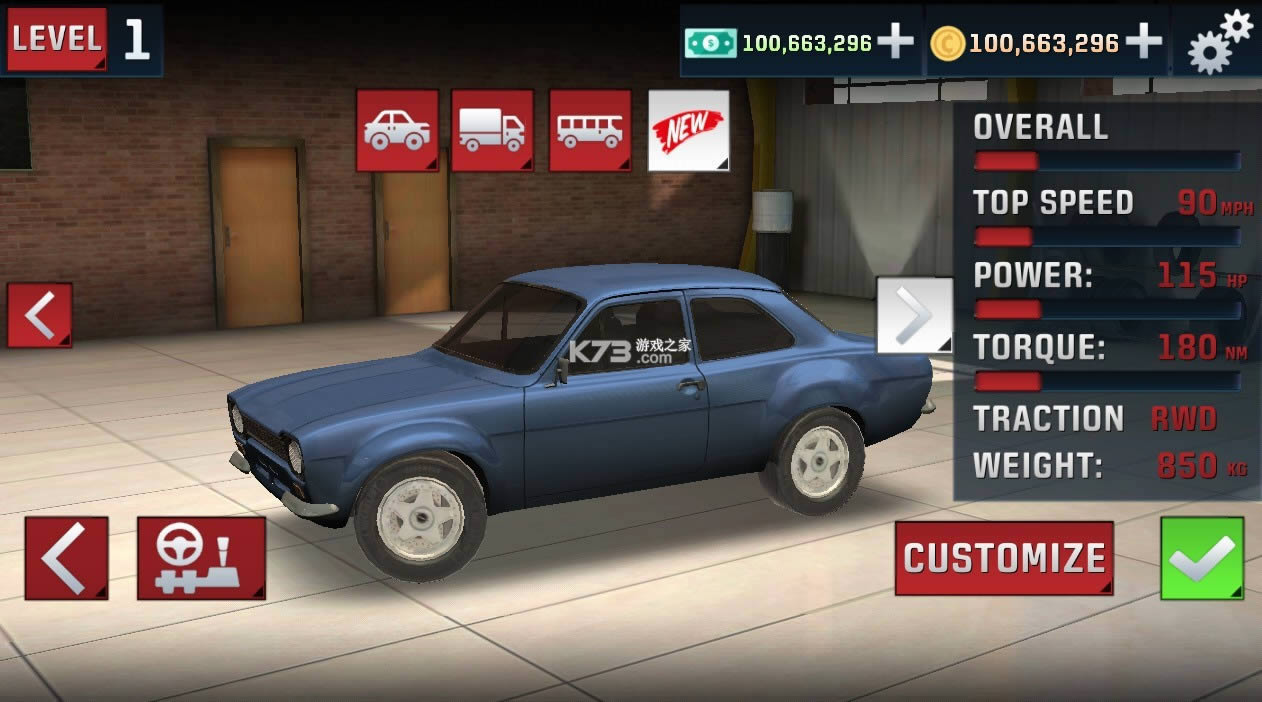Choose the bus vehicle category
Image resolution: width=1262 pixels, height=702 pixels.
[590, 130]
